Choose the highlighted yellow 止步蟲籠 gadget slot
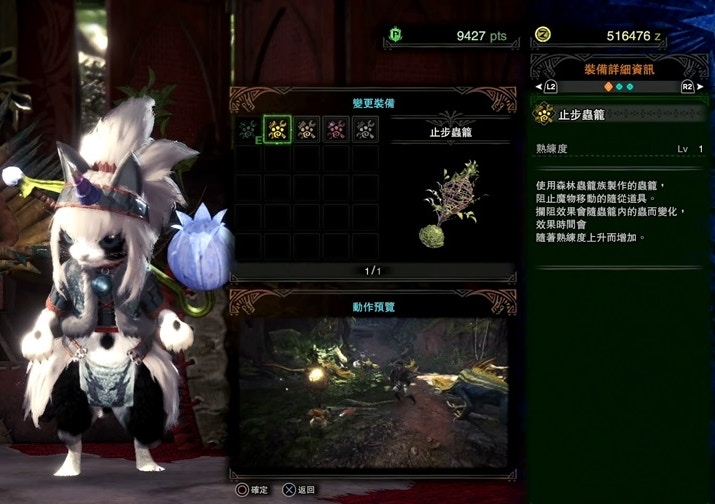The height and width of the screenshot is (504, 715). pyautogui.click(x=277, y=130)
